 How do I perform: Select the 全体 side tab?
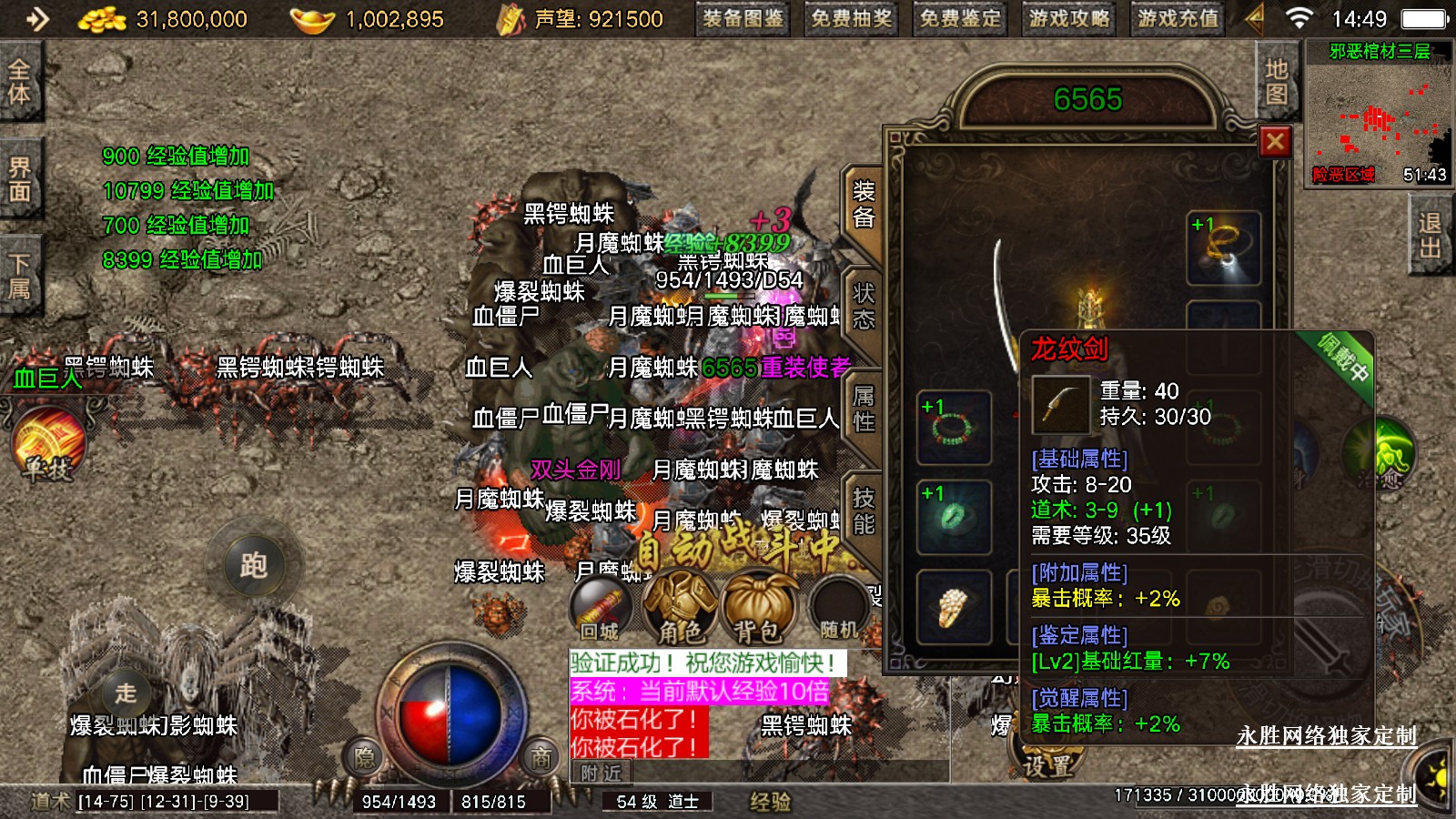[19, 82]
